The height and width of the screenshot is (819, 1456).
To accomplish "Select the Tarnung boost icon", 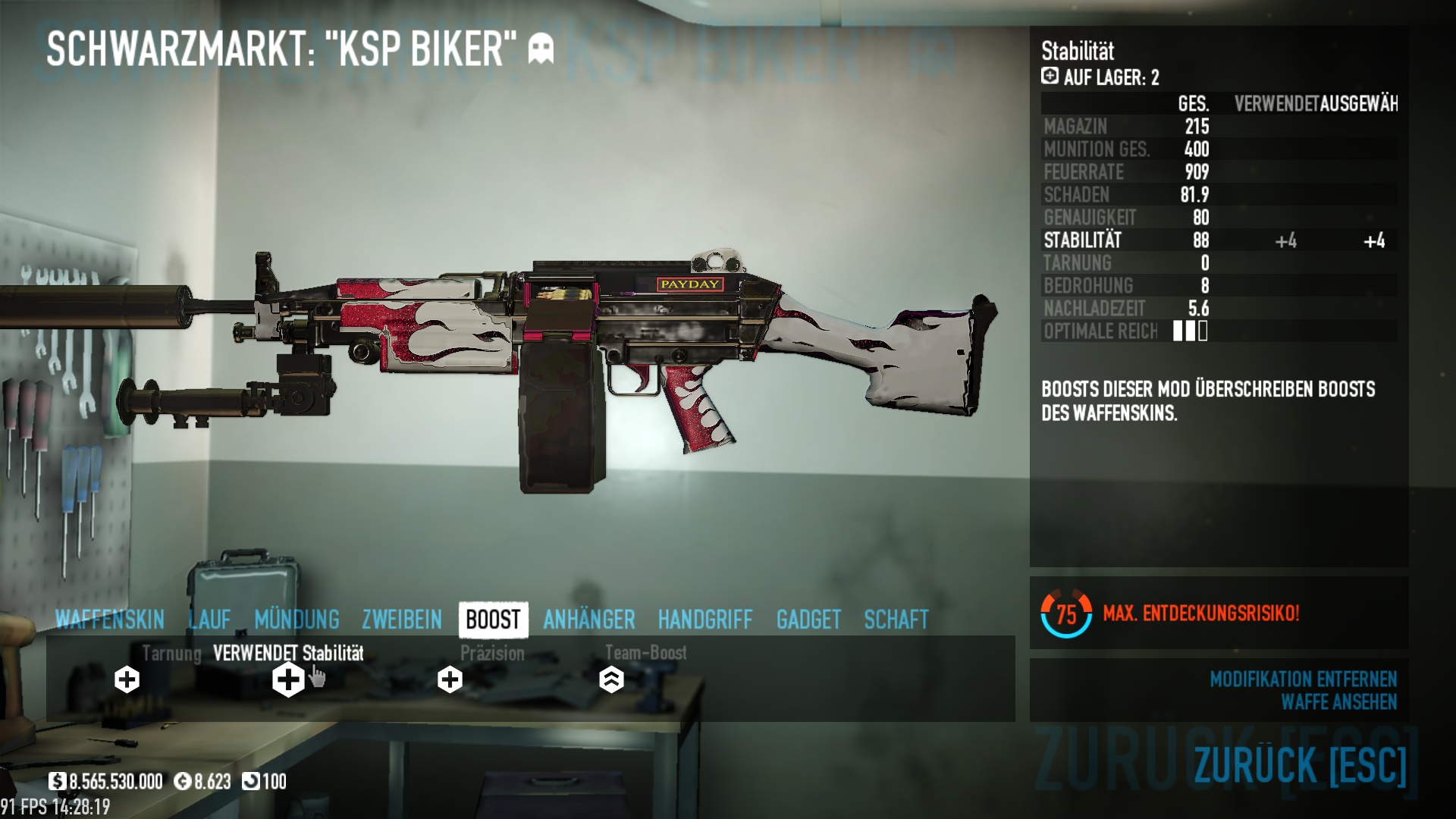I will [127, 679].
